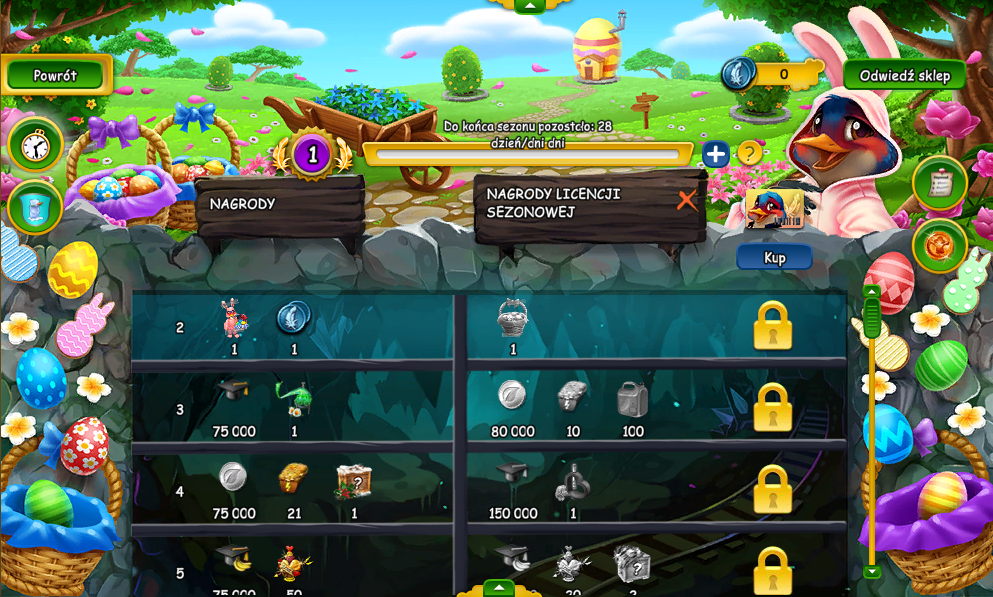Viewport: 993px width, 597px height.
Task: Click the orange swirl round icon
Action: [x=939, y=245]
